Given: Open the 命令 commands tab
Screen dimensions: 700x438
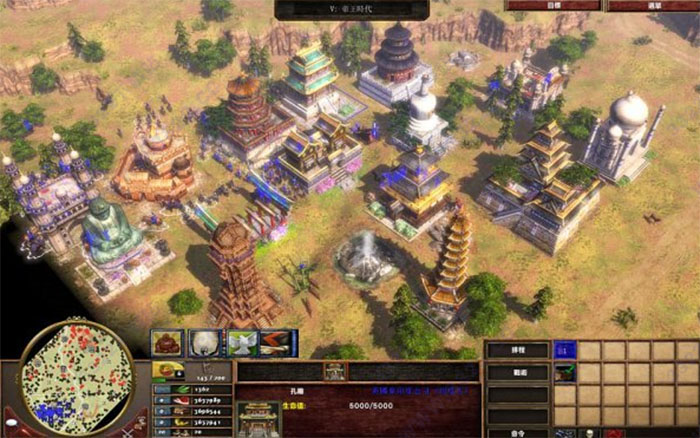Looking at the screenshot, I should pyautogui.click(x=517, y=433).
